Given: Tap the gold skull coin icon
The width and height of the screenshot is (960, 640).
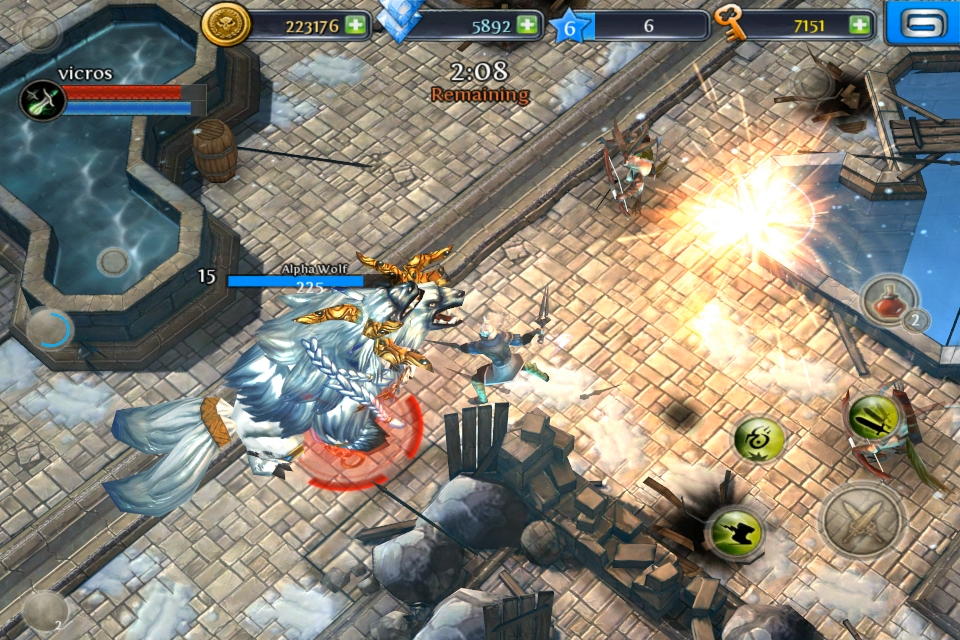Looking at the screenshot, I should coord(225,25).
